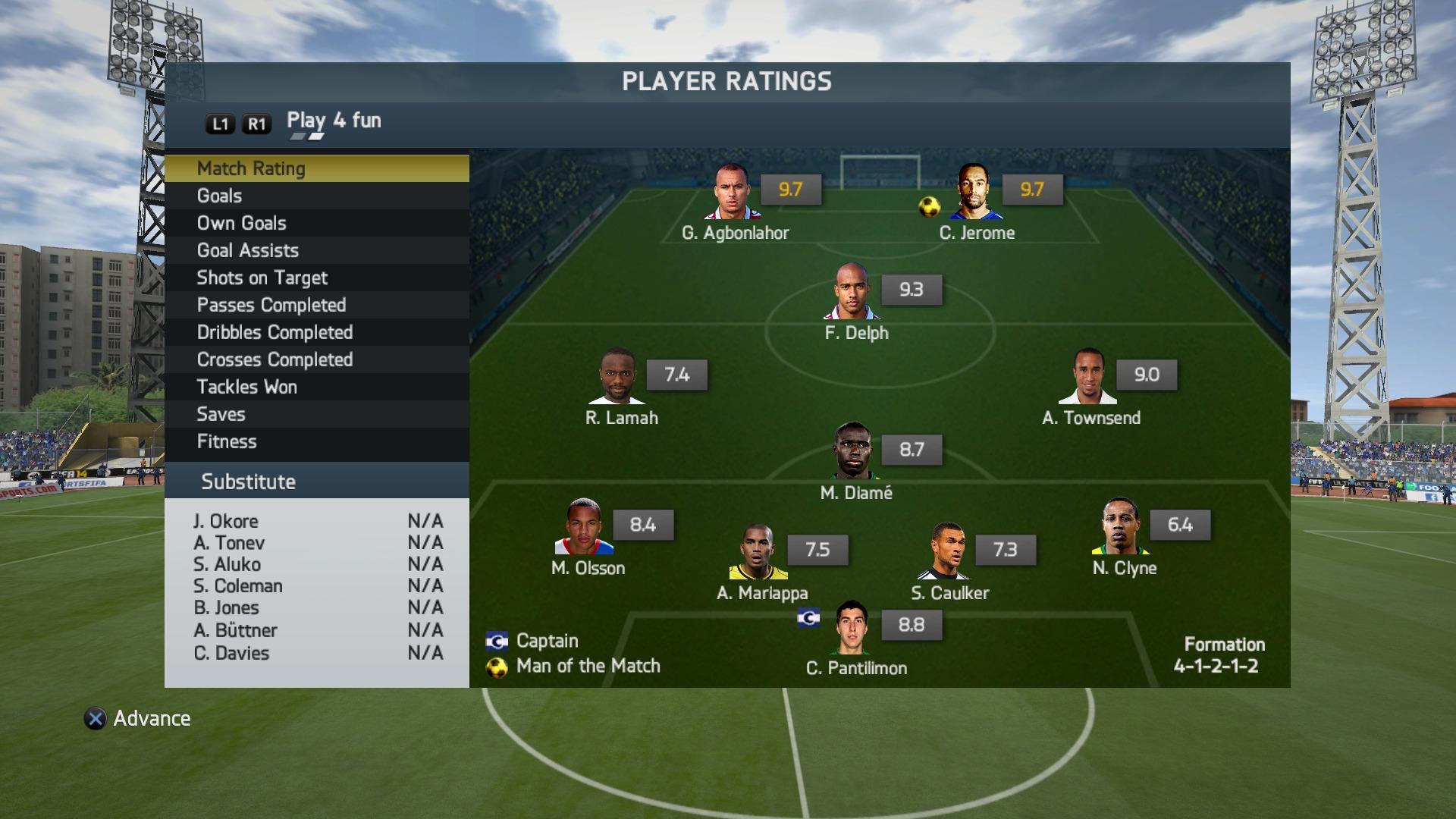This screenshot has height=819, width=1456.
Task: Open the Goal Assists stat view
Action: pos(316,250)
